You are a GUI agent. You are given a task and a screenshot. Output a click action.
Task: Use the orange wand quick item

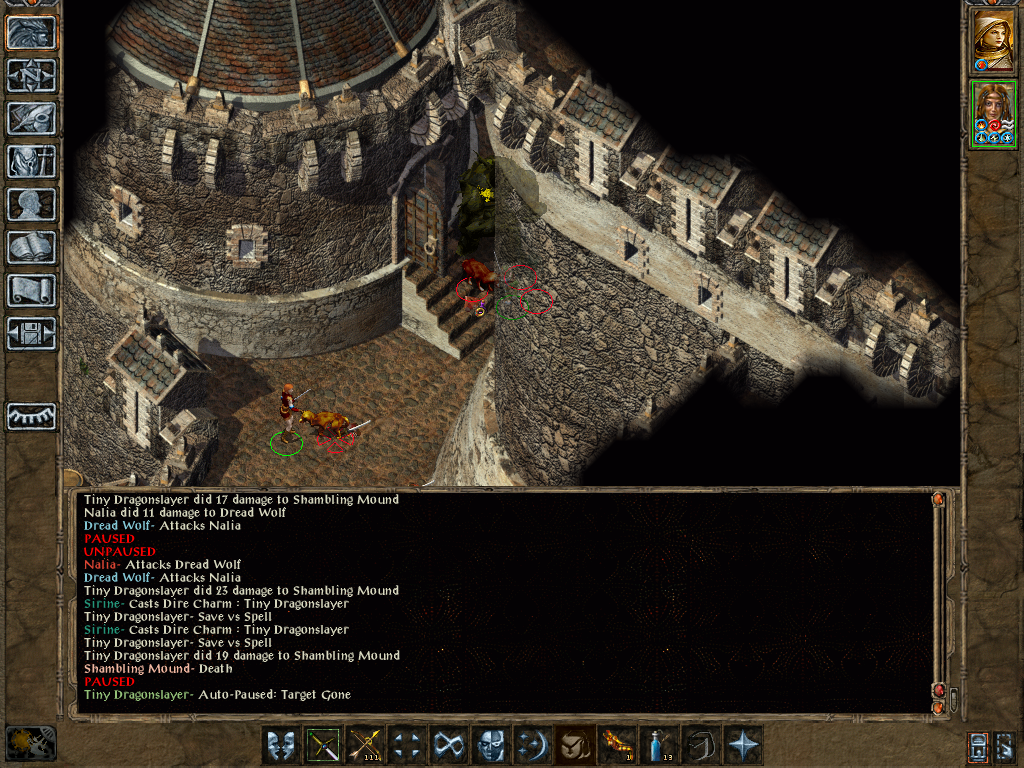[x=616, y=745]
